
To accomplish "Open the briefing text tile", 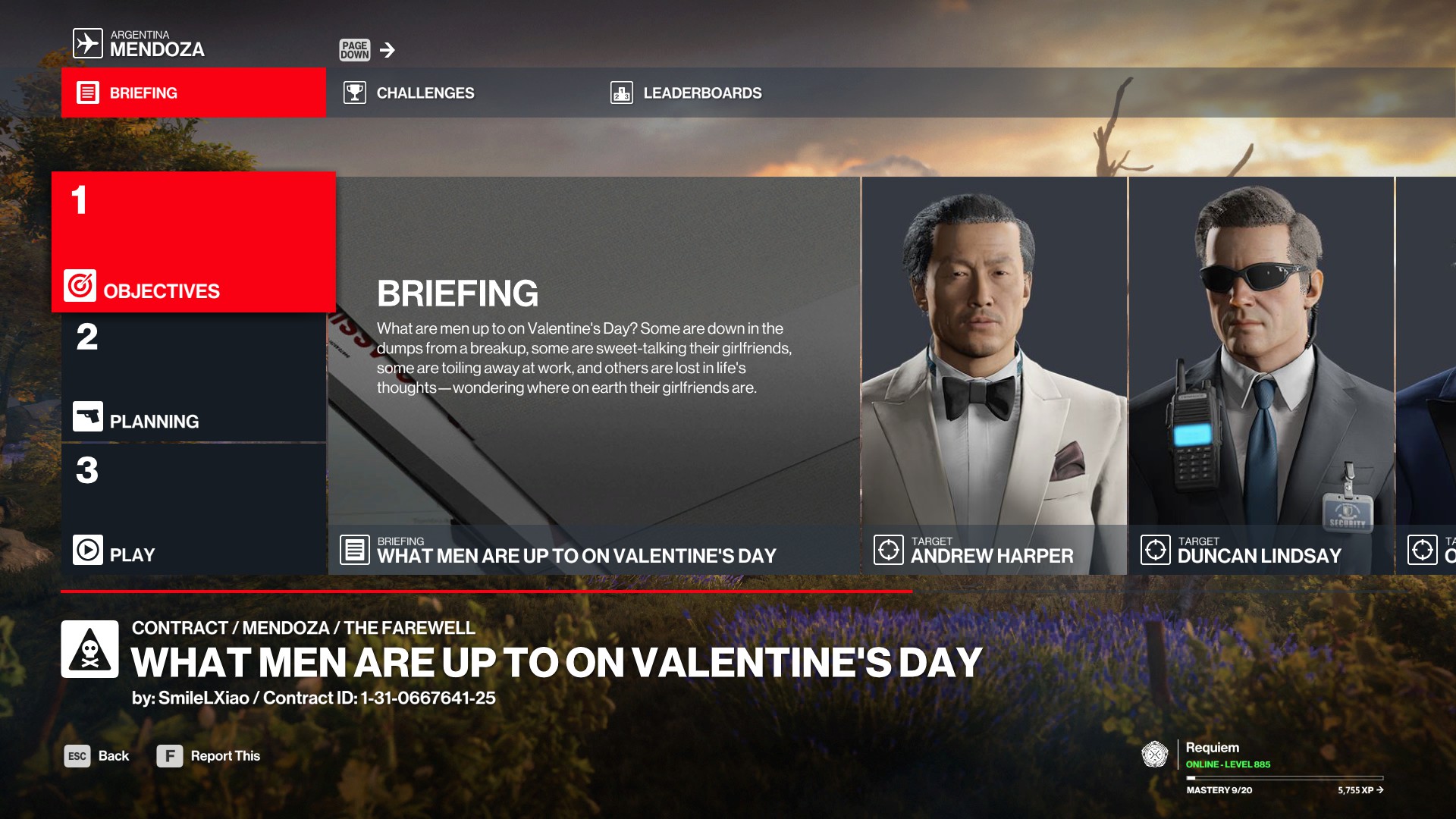I will click(x=594, y=375).
